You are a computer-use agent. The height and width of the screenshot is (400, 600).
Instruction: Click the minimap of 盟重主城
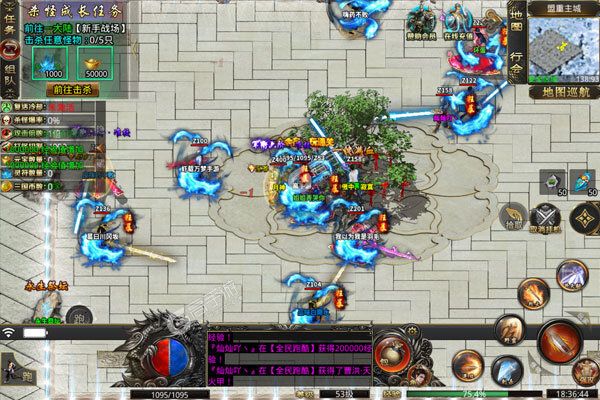562,44
